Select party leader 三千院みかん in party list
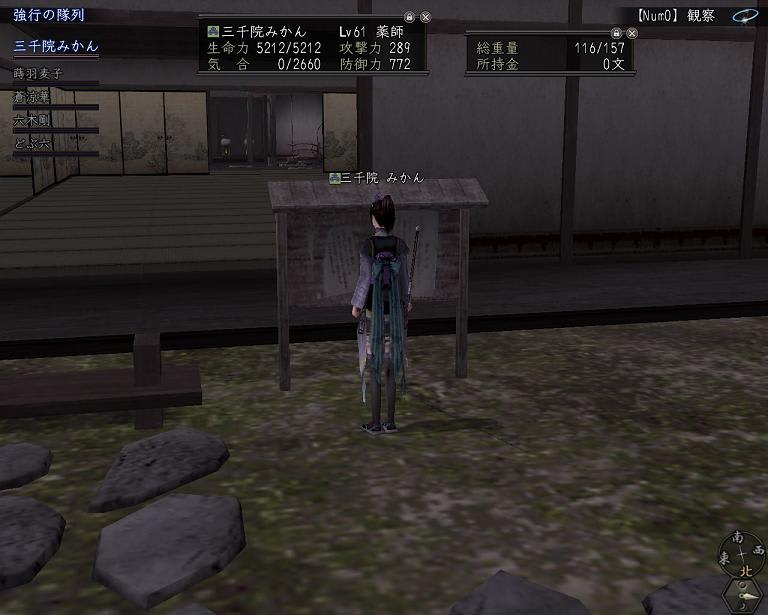The image size is (768, 615). 56,46
